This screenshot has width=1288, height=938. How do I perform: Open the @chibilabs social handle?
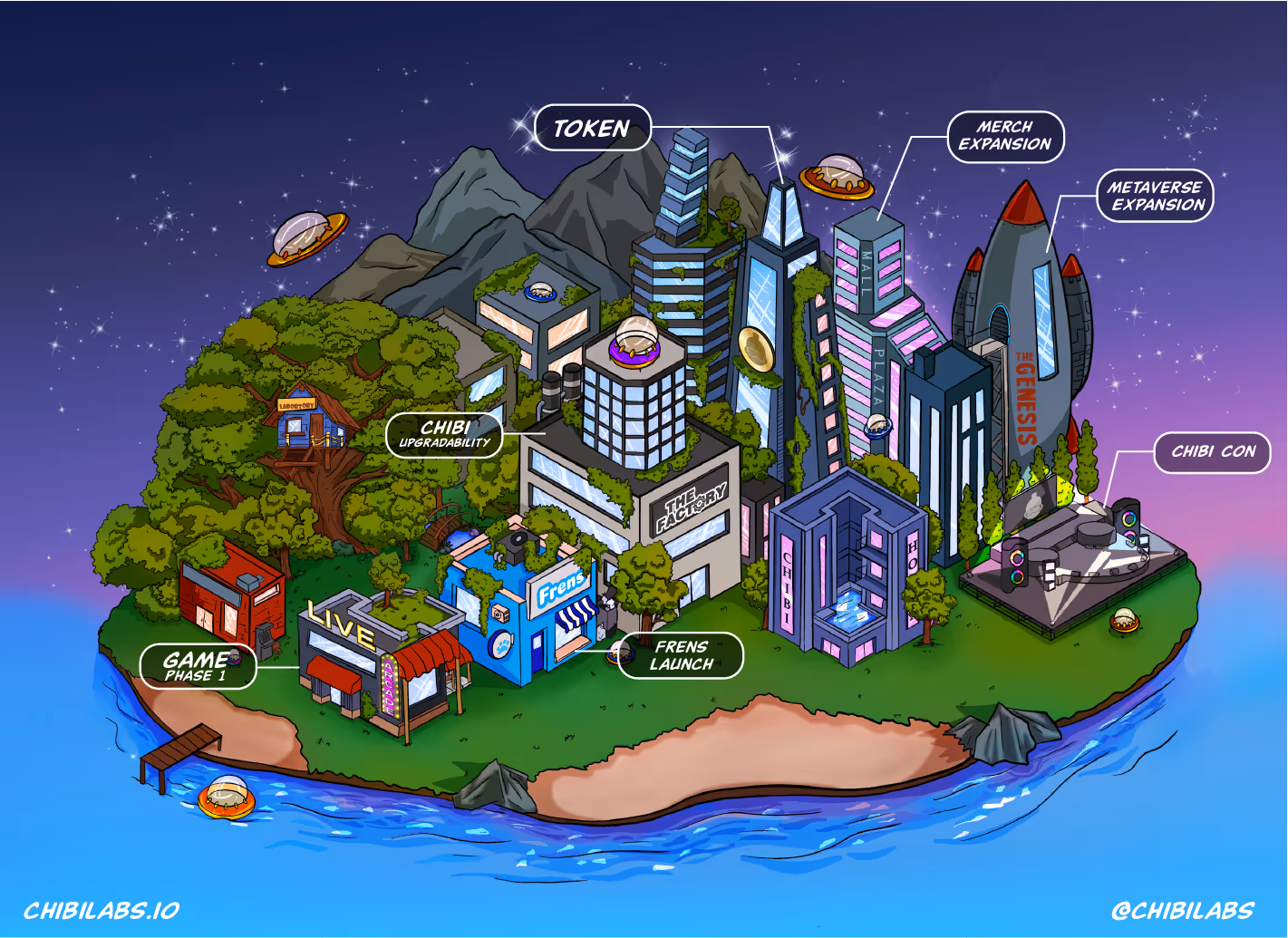(1183, 911)
